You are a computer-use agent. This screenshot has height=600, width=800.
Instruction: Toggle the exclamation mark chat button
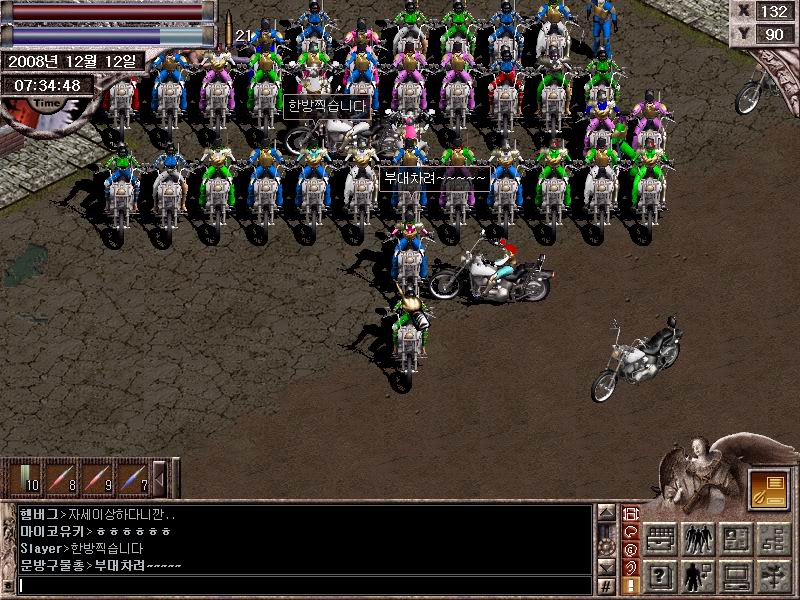coord(631,585)
